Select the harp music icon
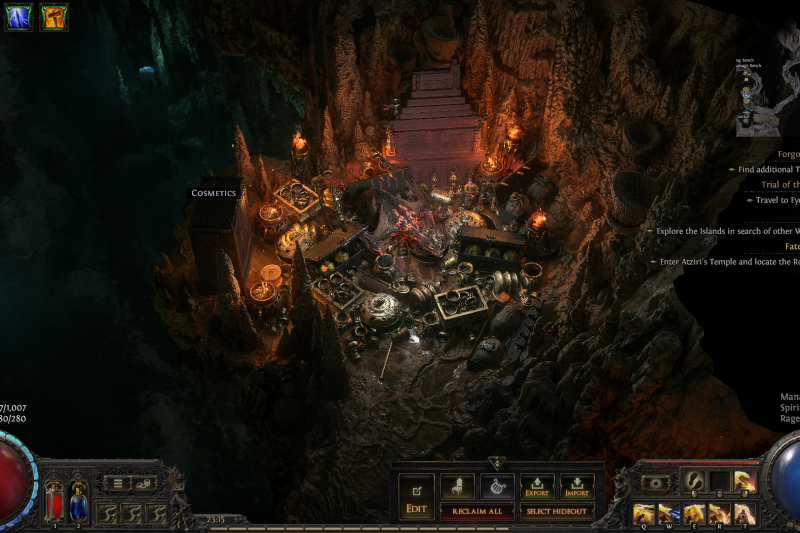The width and height of the screenshot is (800, 533). tap(497, 486)
